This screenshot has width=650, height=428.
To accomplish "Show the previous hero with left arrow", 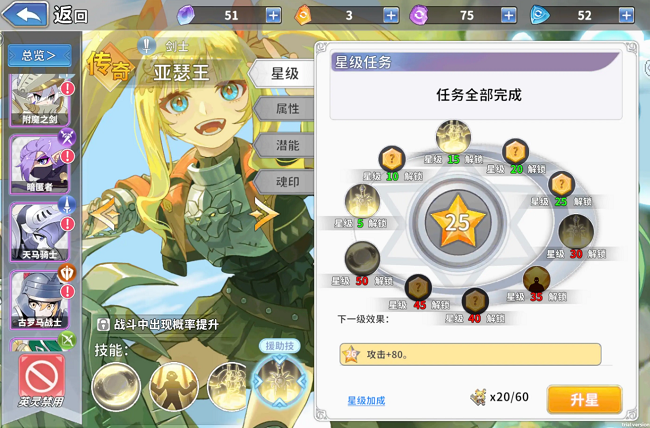I will (104, 211).
